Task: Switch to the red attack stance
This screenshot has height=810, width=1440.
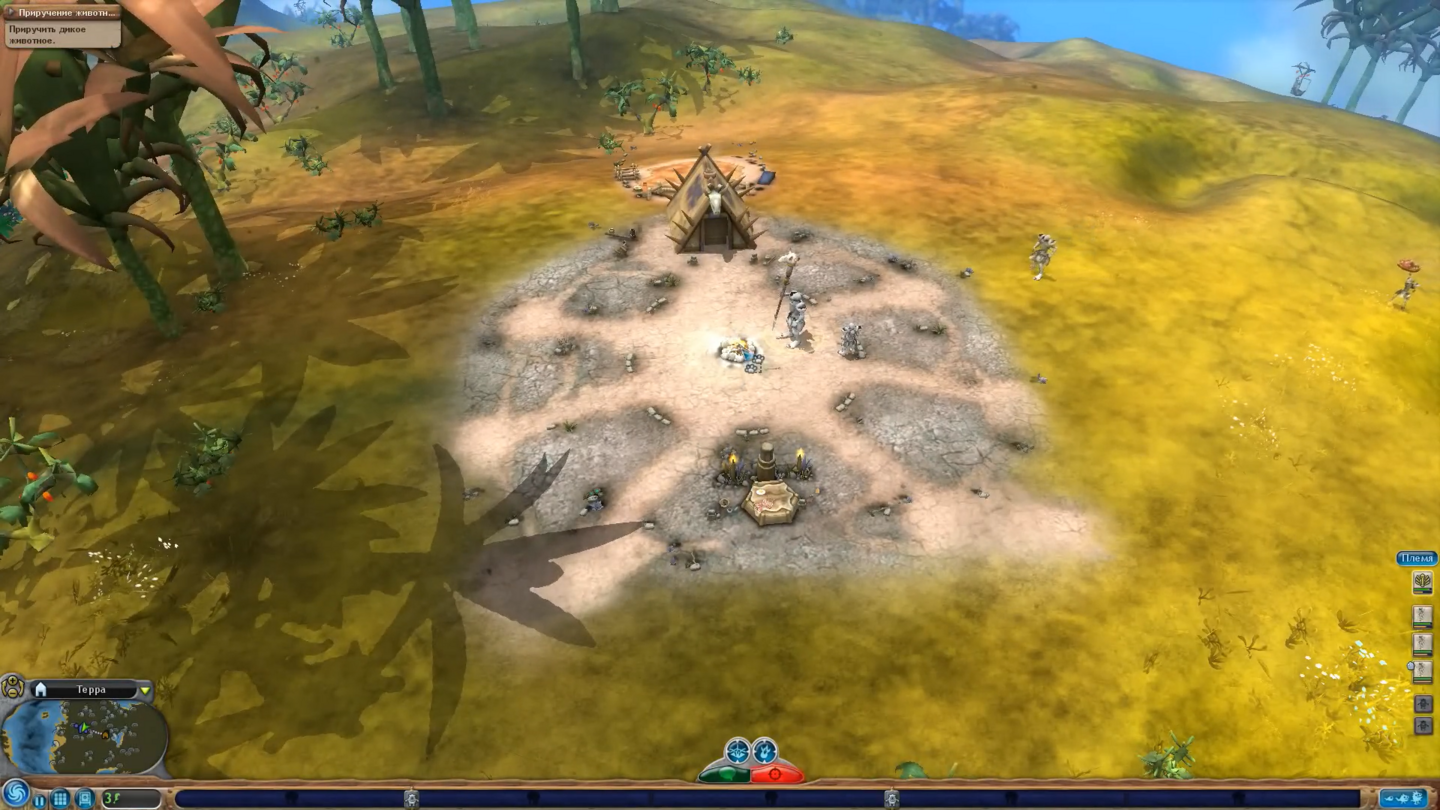Action: tap(776, 774)
